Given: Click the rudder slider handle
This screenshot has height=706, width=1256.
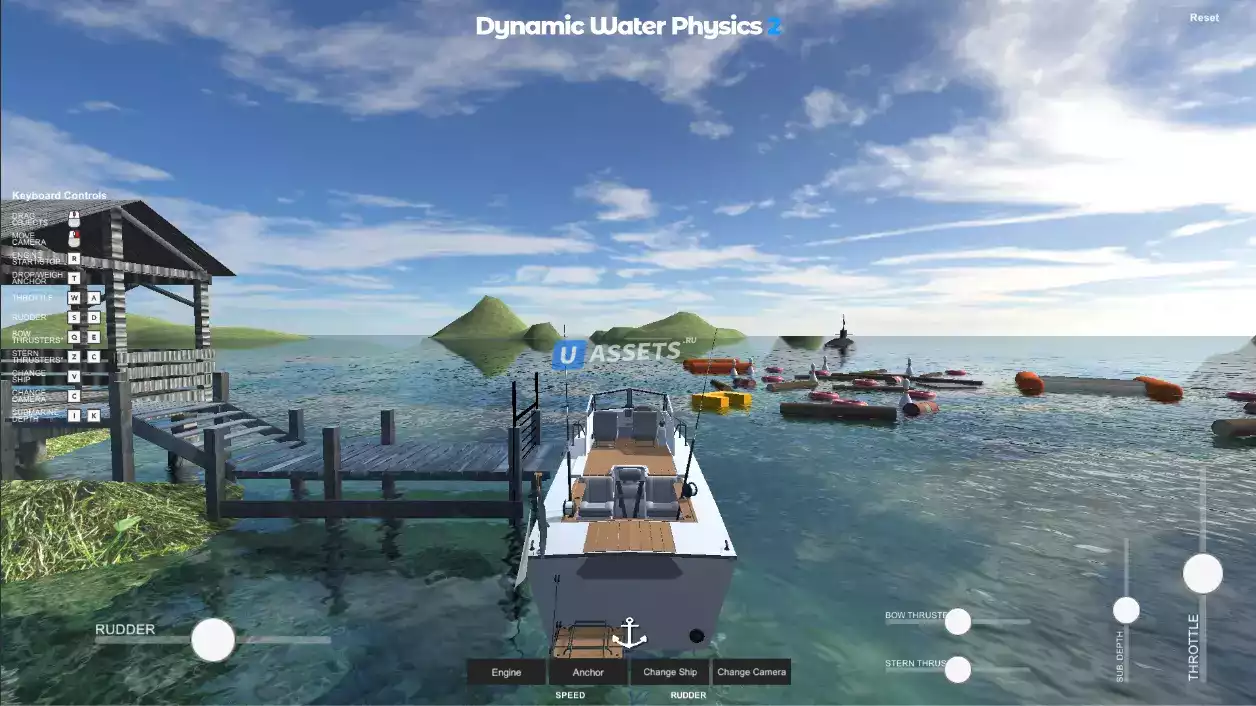Looking at the screenshot, I should pos(213,640).
